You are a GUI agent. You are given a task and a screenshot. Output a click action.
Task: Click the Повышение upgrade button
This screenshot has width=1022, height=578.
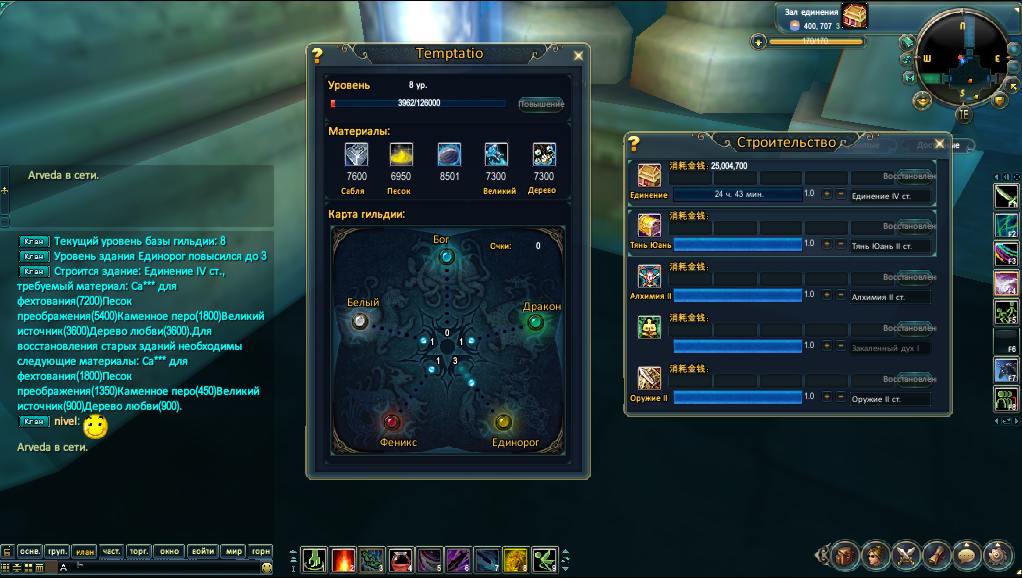coord(541,104)
